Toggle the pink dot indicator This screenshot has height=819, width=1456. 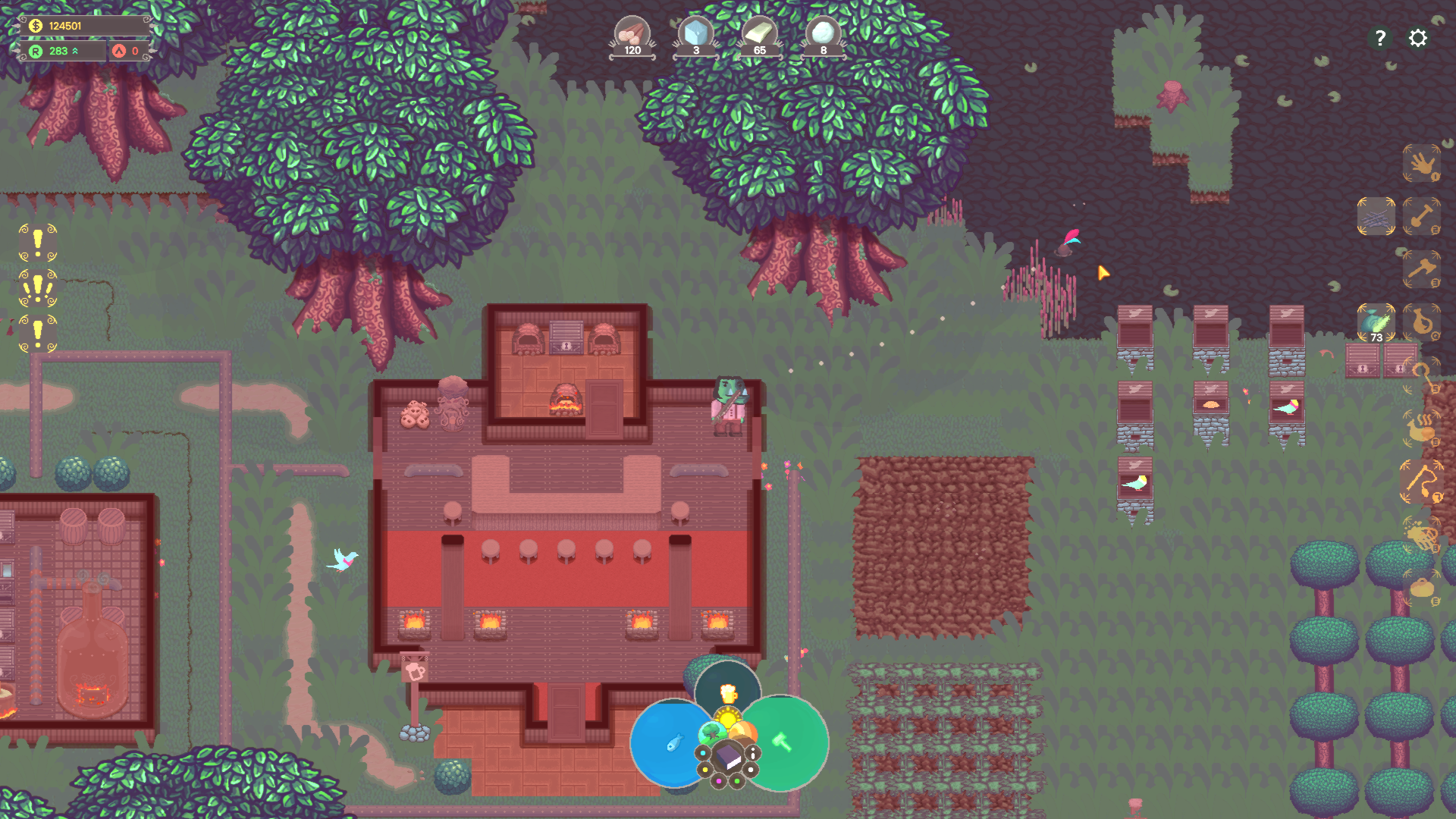coord(719,780)
